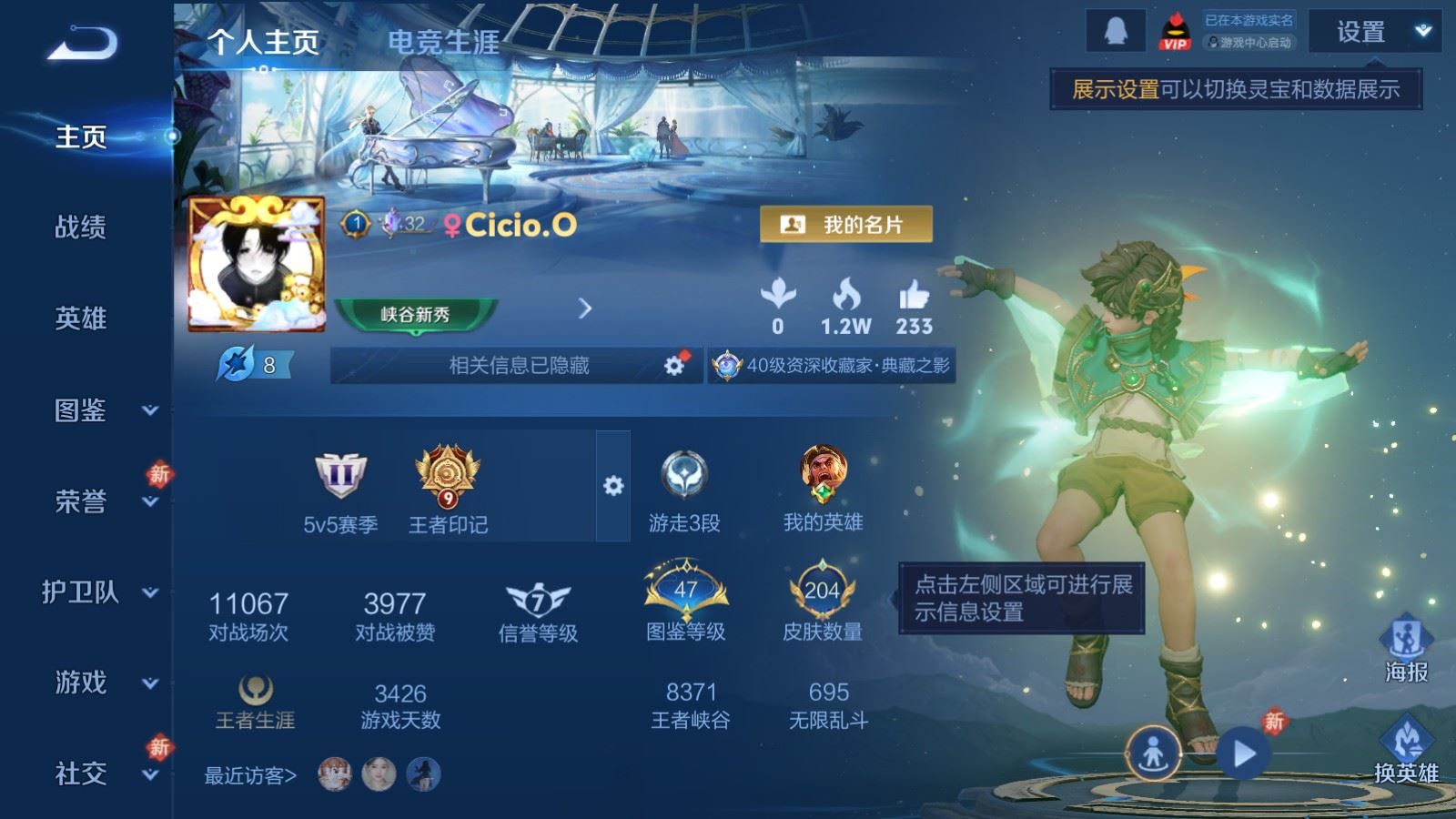Open the 战绩 section in the sidebar

pyautogui.click(x=80, y=227)
